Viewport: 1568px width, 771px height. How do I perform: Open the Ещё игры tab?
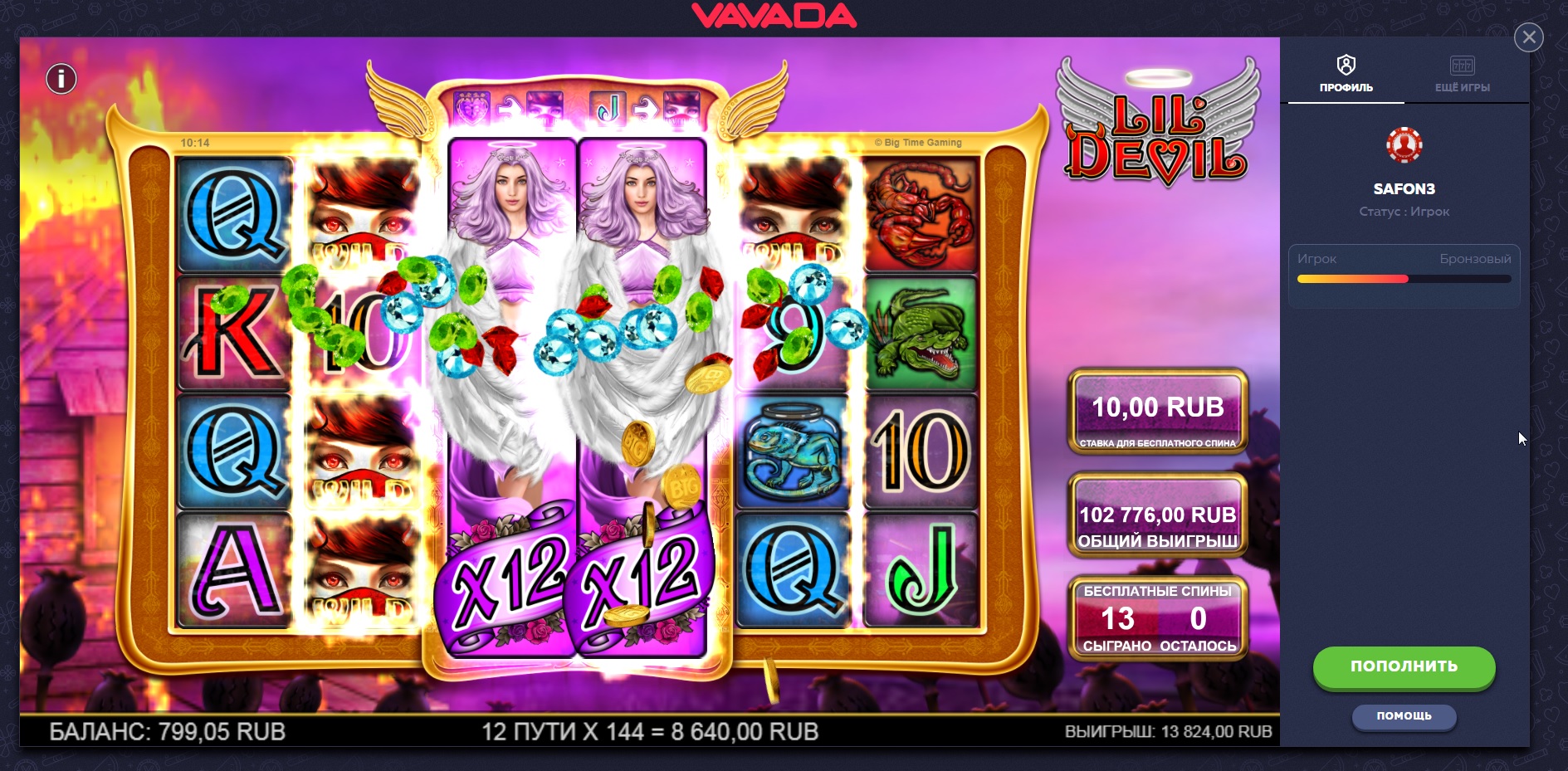click(x=1462, y=74)
